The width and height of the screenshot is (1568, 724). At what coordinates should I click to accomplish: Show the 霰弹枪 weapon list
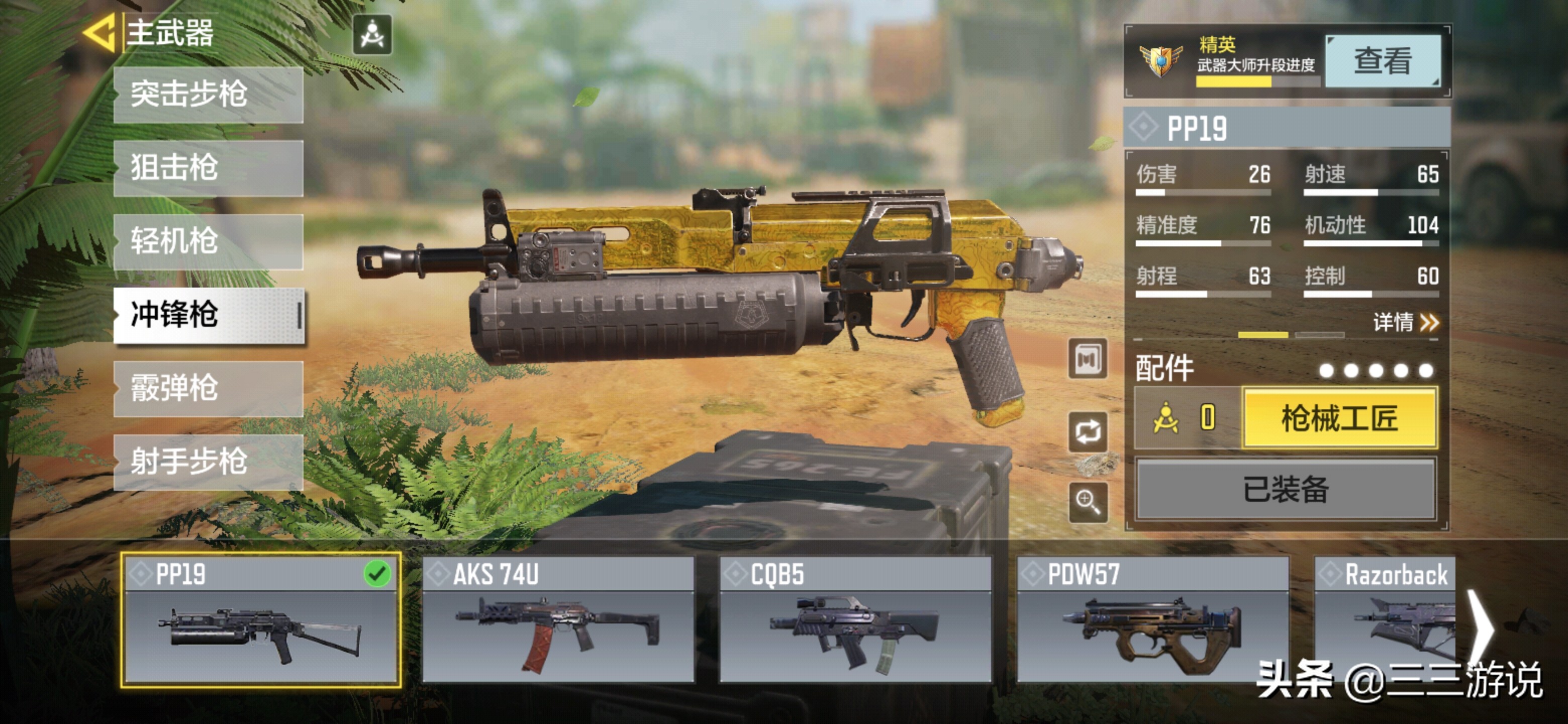[208, 389]
